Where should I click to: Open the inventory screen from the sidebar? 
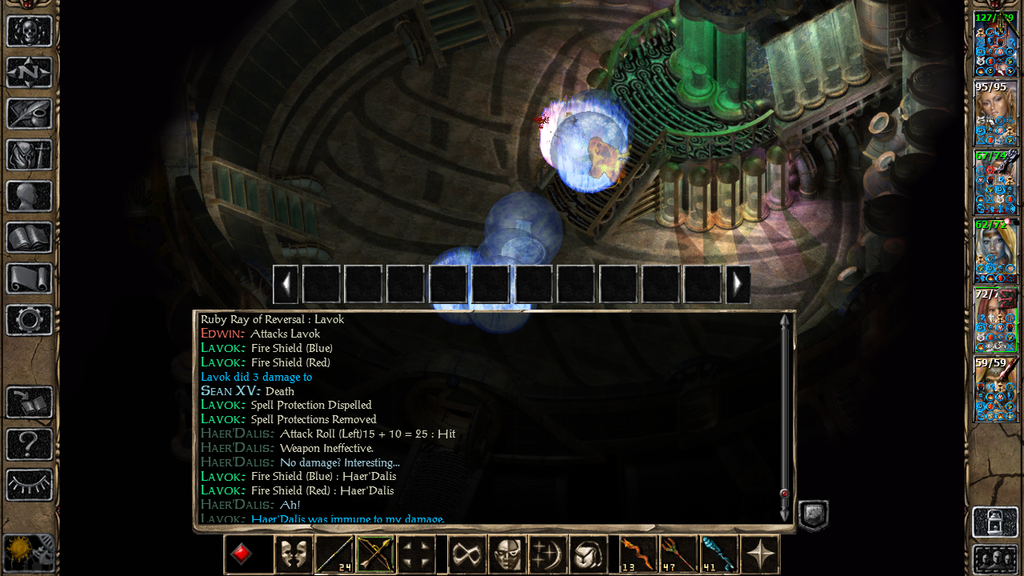pos(29,155)
